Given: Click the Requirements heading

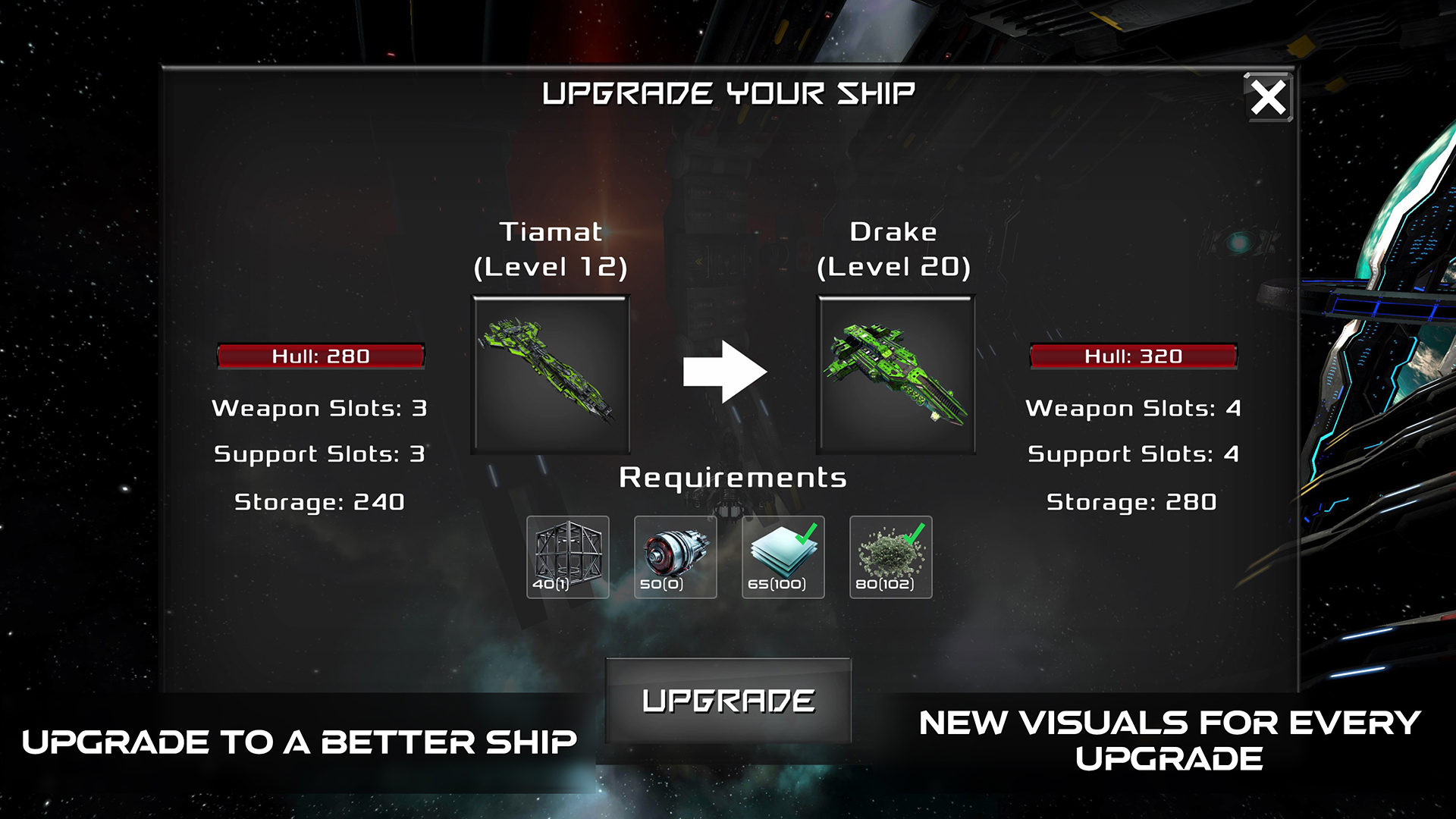Looking at the screenshot, I should click(733, 478).
